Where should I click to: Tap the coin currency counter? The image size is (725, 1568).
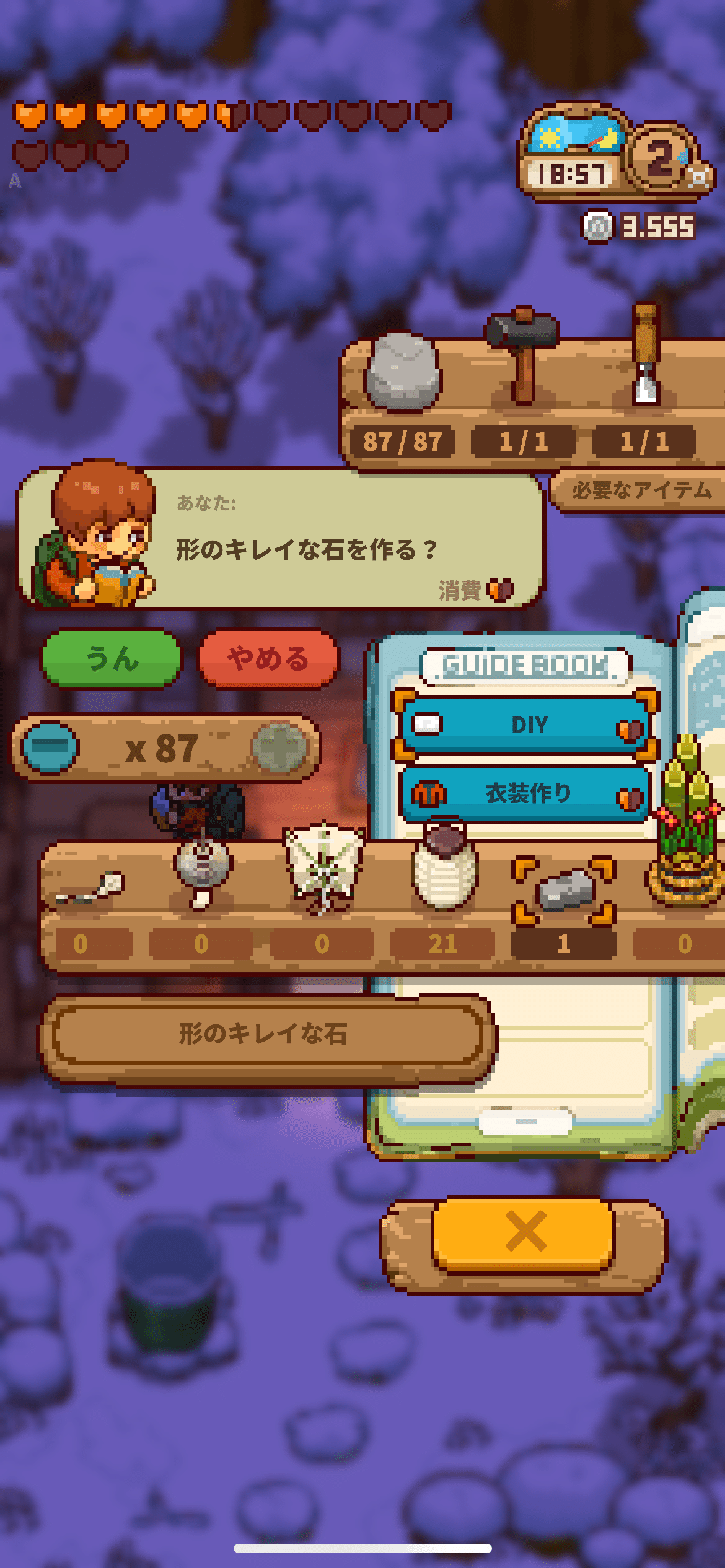(639, 227)
